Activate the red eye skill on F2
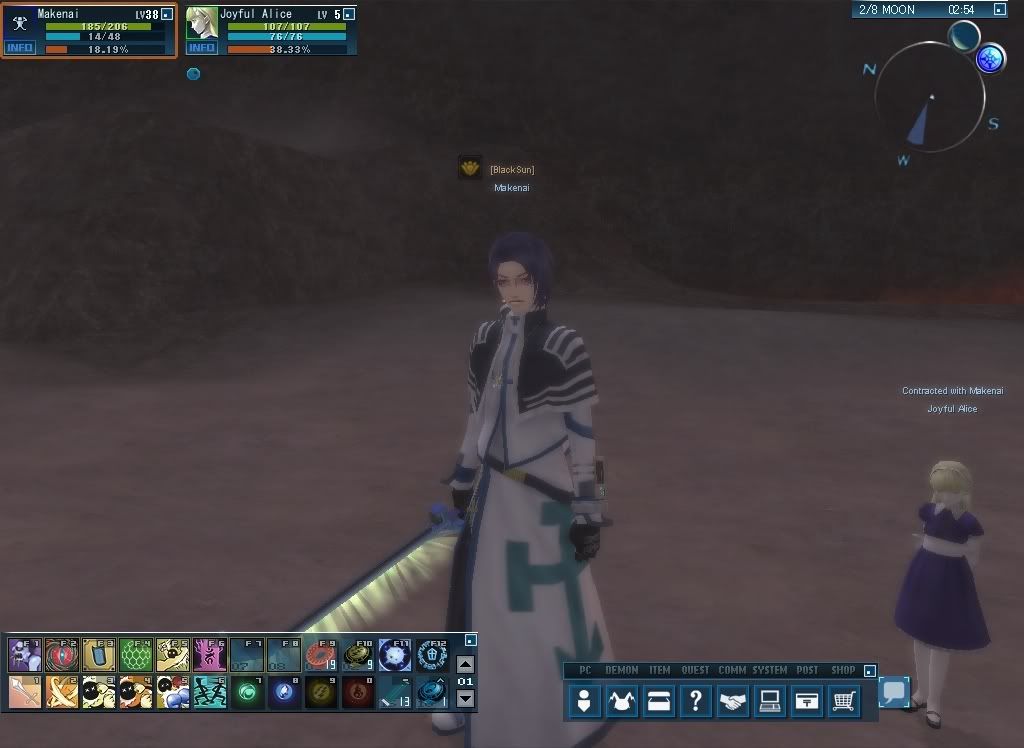The height and width of the screenshot is (748, 1024). [x=62, y=655]
